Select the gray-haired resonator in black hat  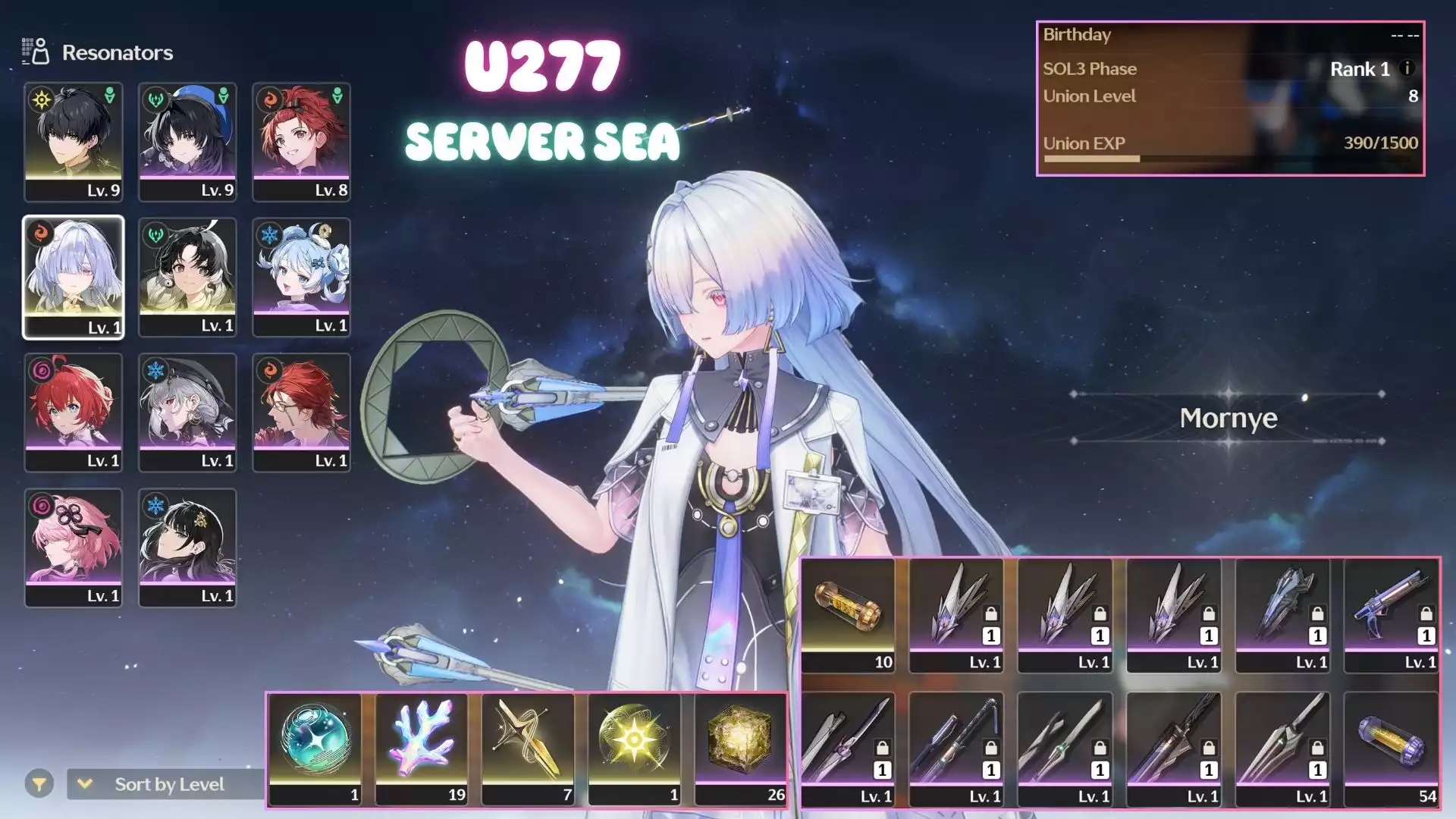pos(187,412)
